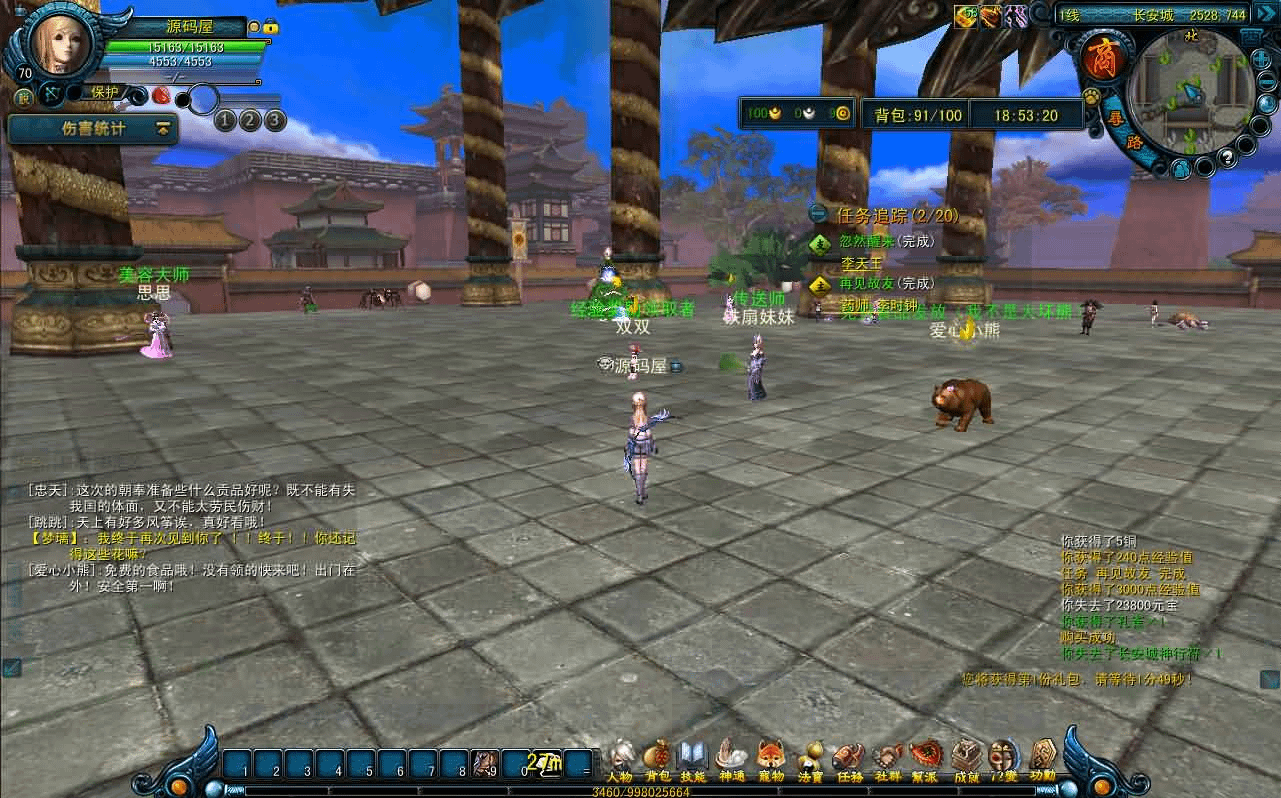This screenshot has height=798, width=1281.
Task: Open the 神通 menu icon
Action: [x=731, y=758]
